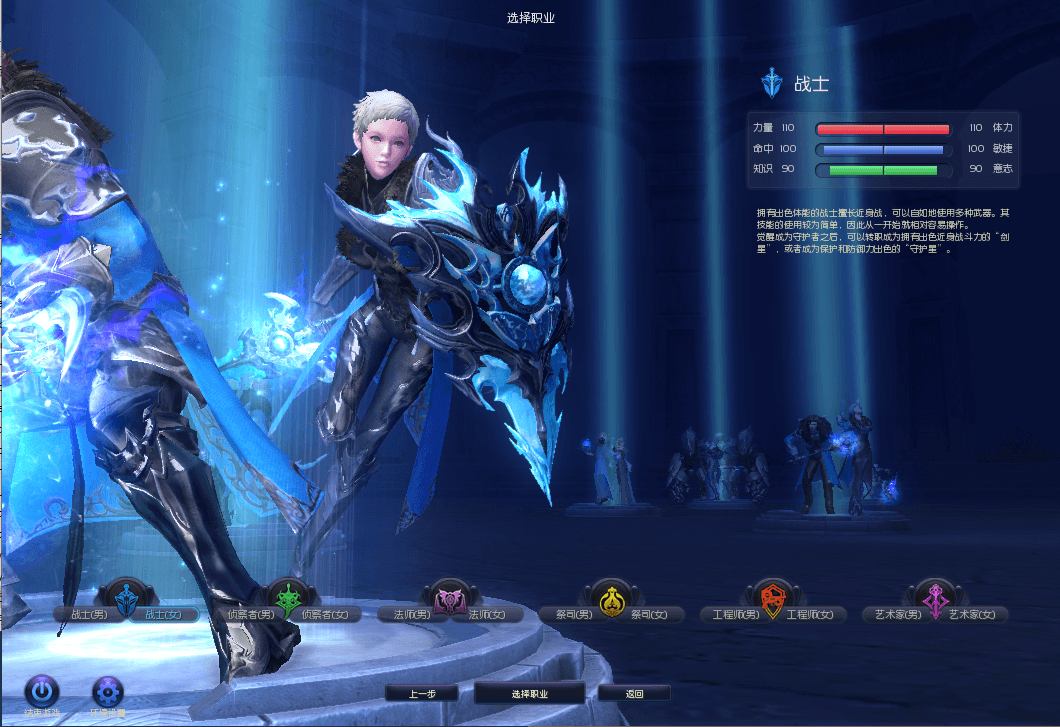
Task: Confirm with the 选择职业 button
Action: [x=530, y=693]
